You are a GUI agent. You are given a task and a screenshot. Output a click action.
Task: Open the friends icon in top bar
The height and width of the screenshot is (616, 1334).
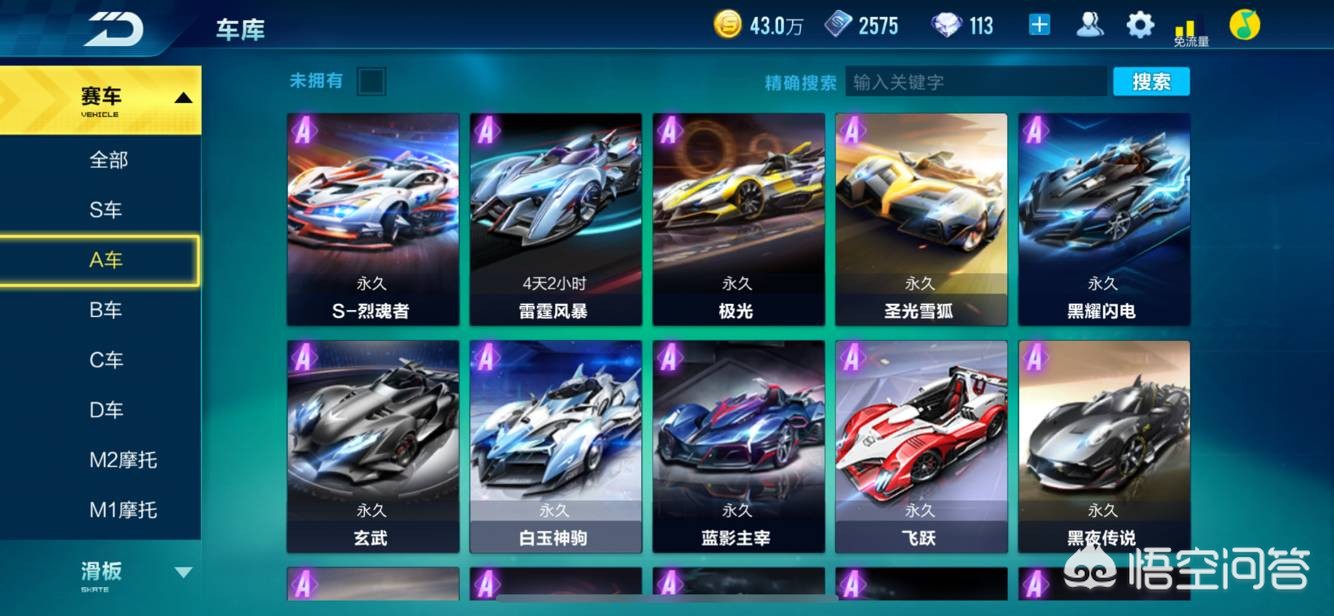tap(1090, 25)
